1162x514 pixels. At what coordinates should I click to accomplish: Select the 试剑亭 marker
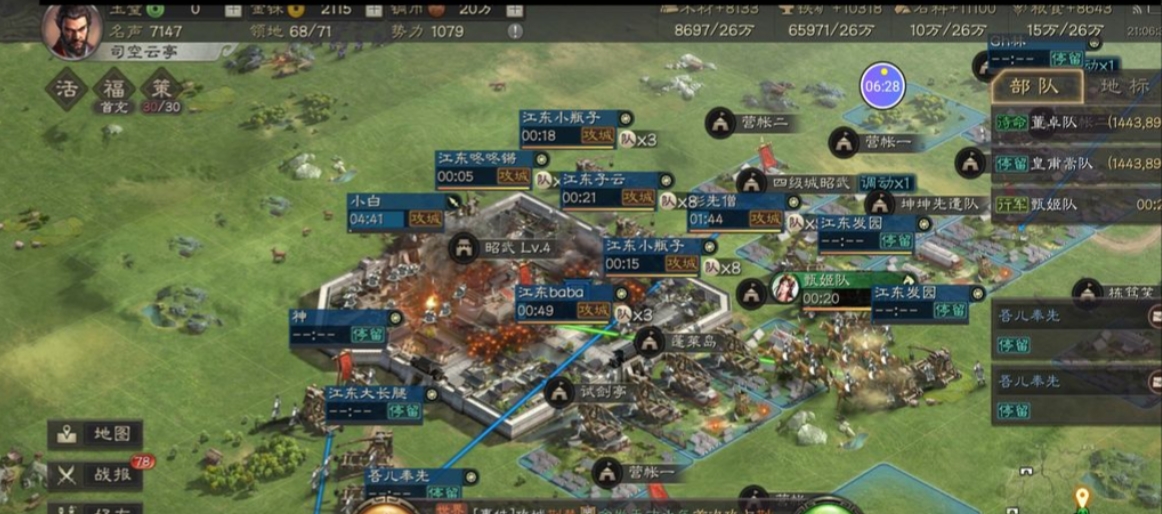[588, 392]
